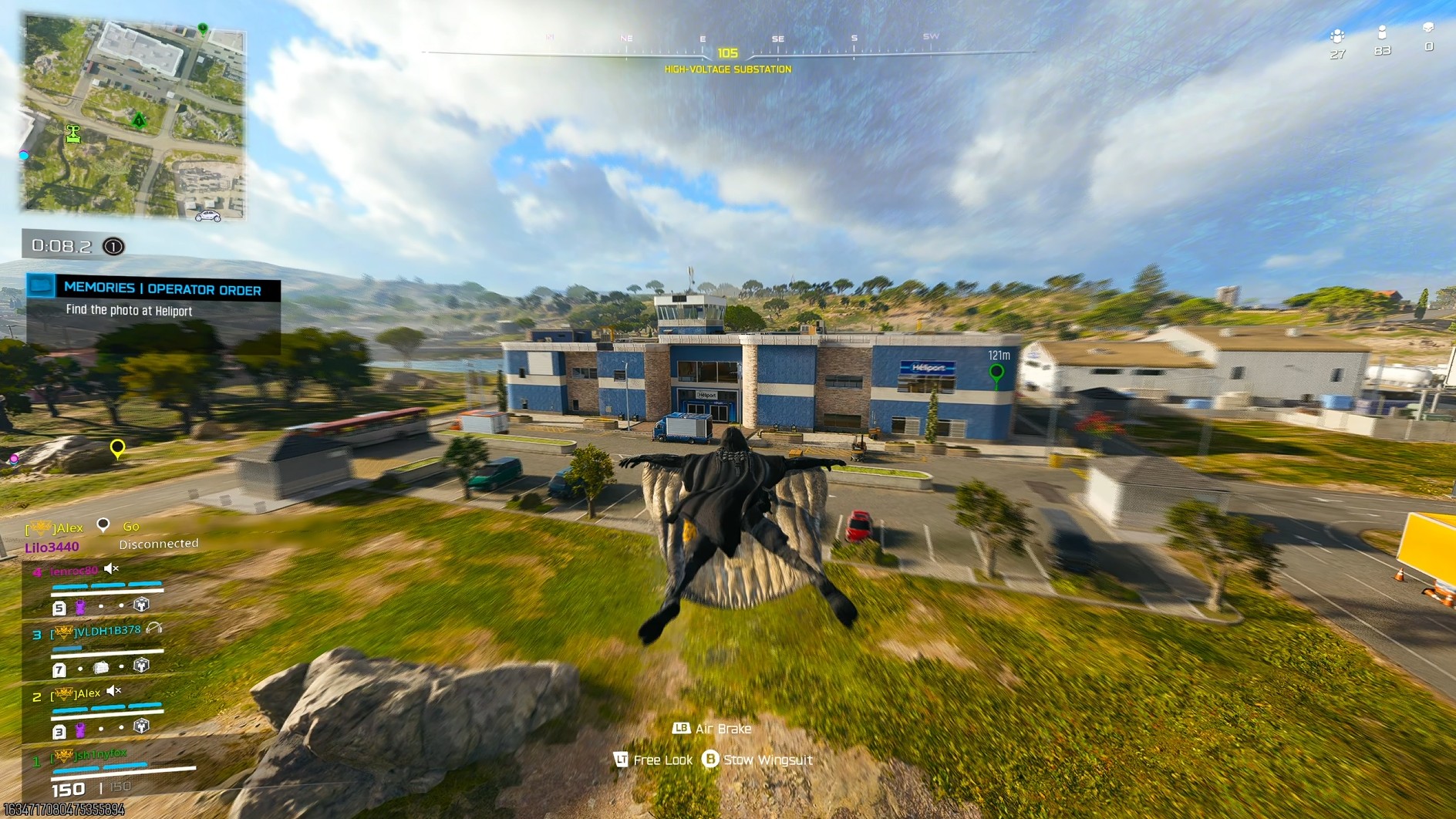1456x819 pixels.
Task: Click the health bar showing 150
Action: pyautogui.click(x=69, y=788)
